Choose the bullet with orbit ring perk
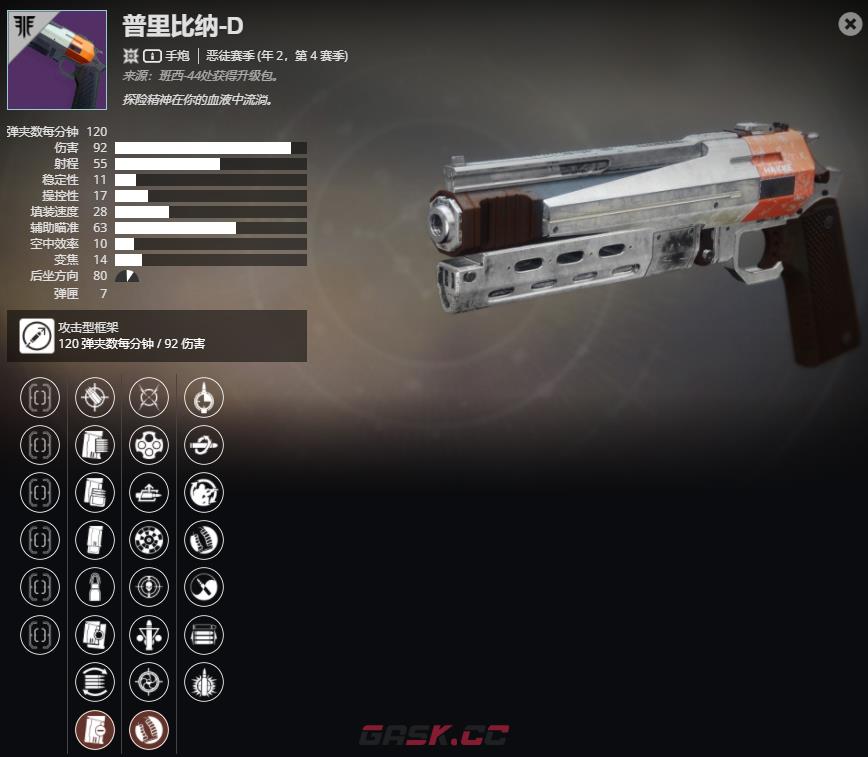 click(x=204, y=445)
